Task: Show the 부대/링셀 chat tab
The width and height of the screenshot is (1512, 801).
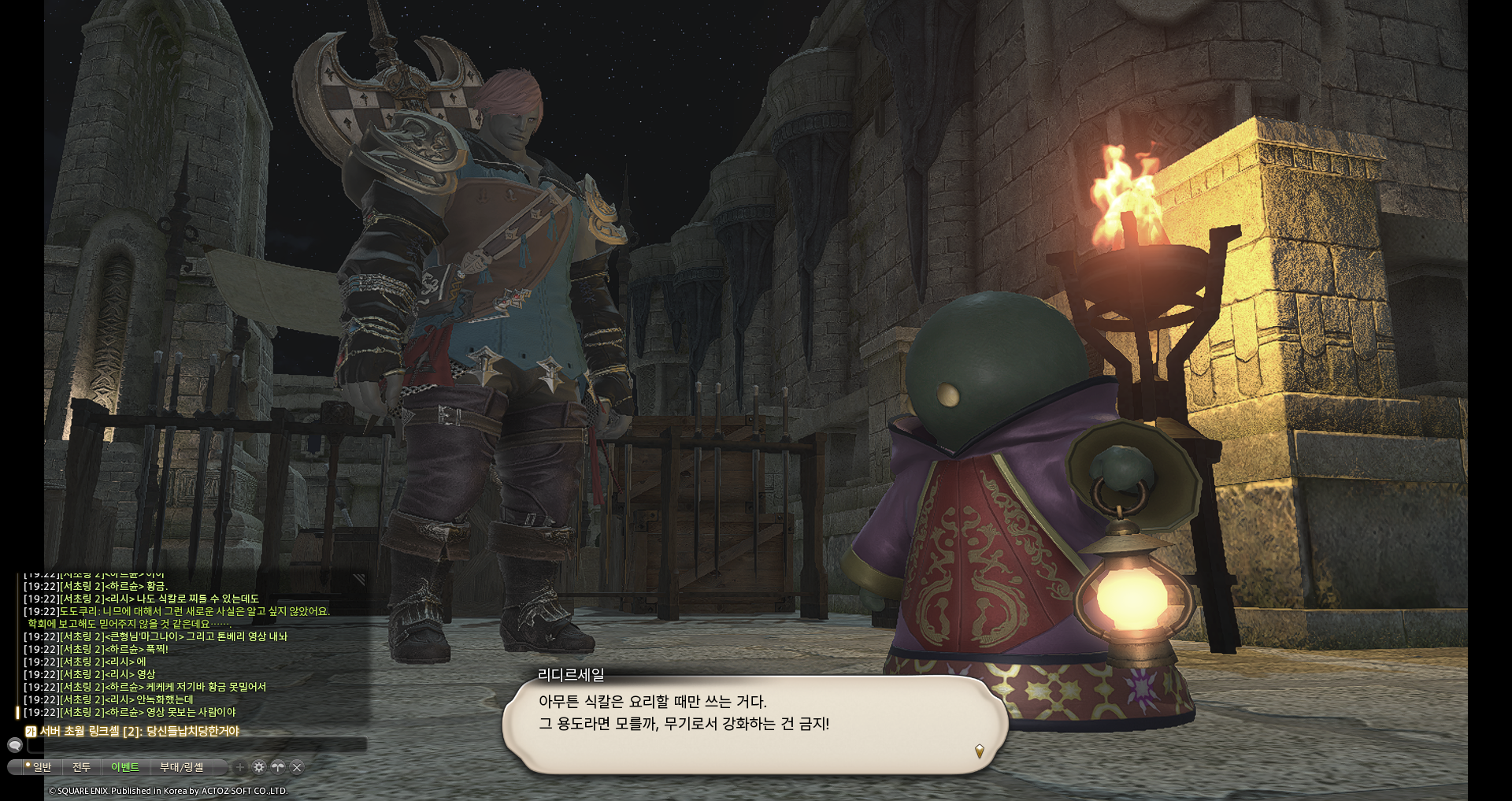Action: click(182, 767)
